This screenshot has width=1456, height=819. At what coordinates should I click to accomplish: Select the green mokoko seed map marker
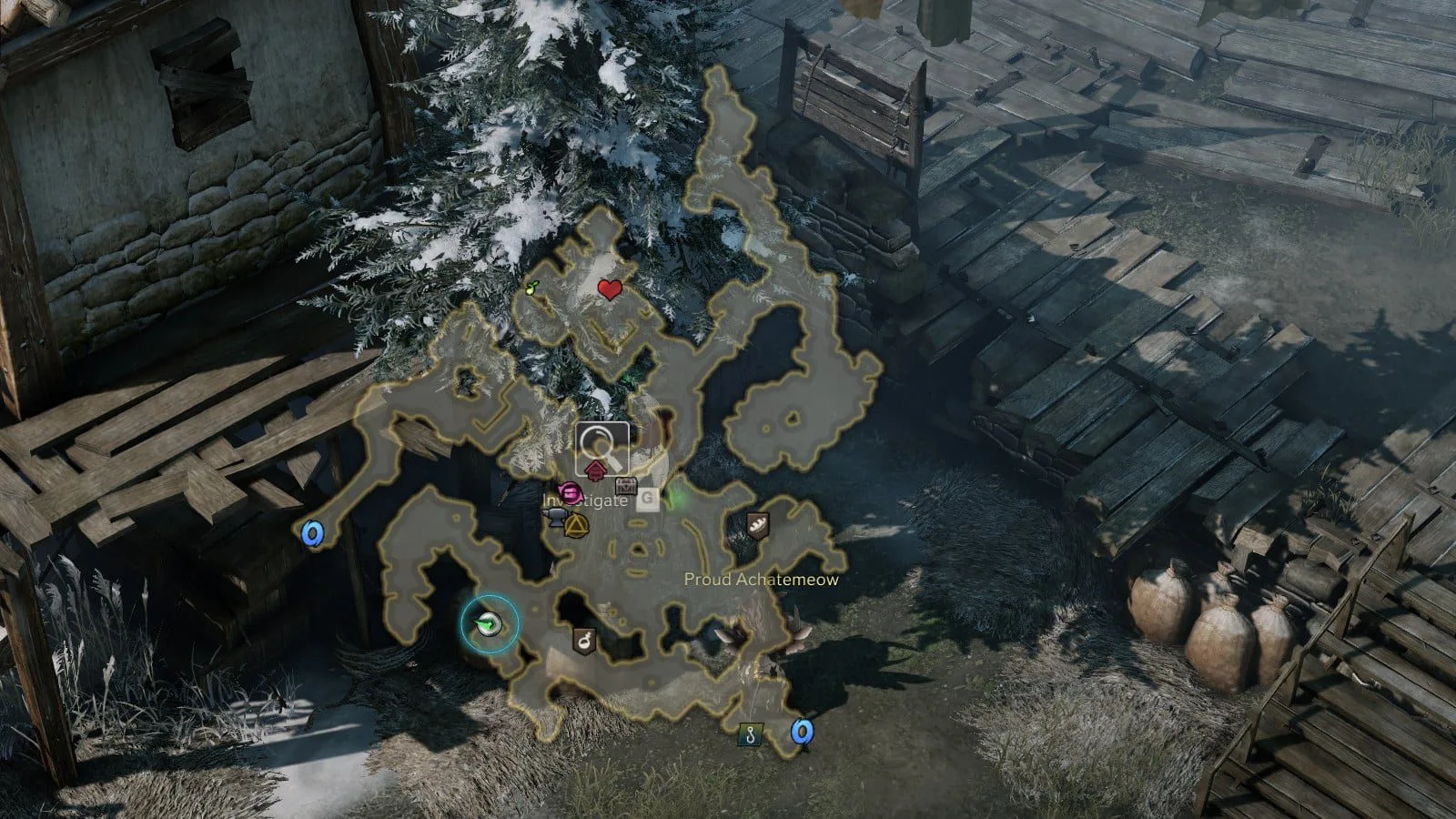click(x=532, y=288)
